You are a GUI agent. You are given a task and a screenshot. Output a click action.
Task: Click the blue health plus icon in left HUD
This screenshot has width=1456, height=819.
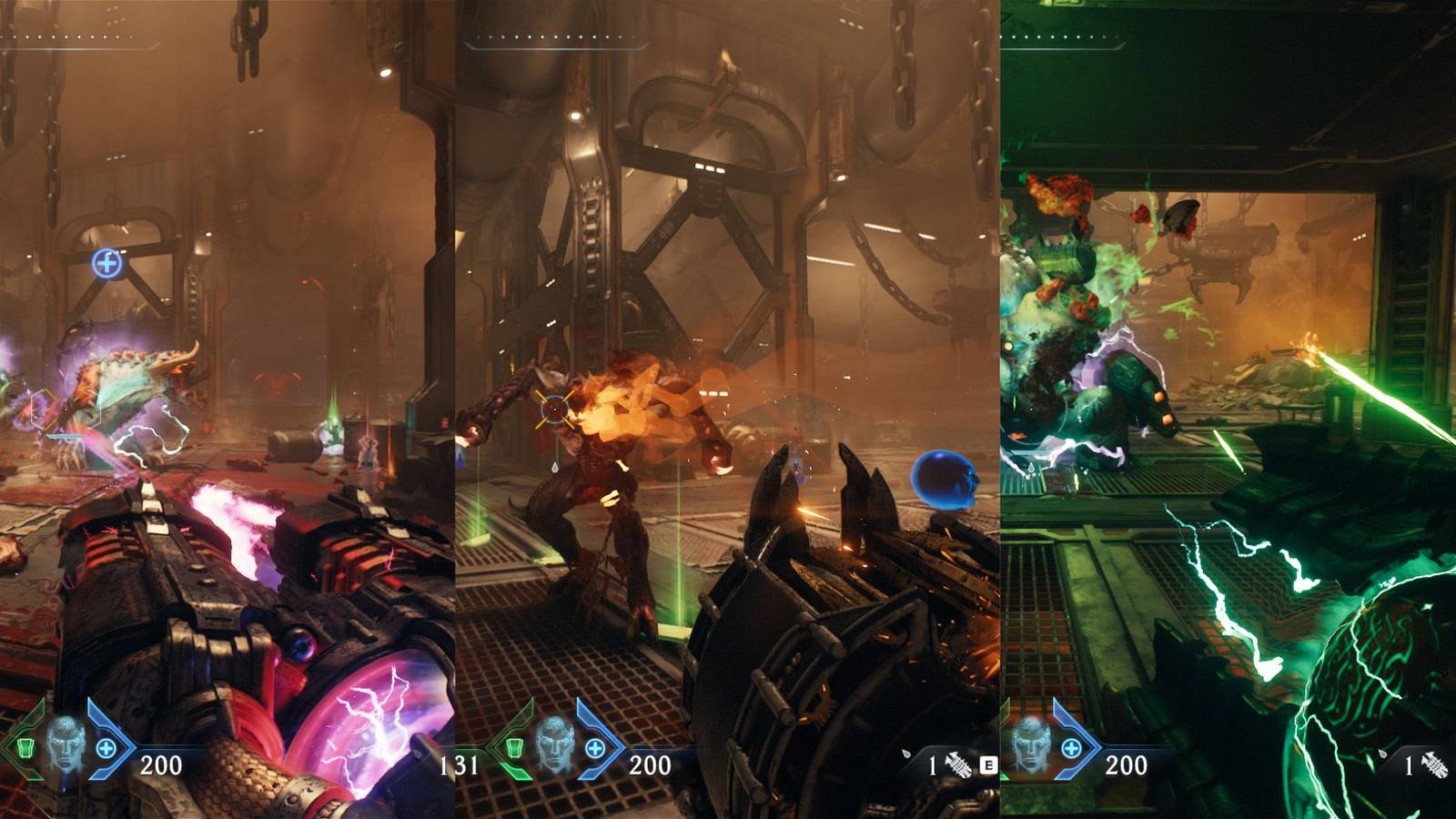(x=105, y=748)
